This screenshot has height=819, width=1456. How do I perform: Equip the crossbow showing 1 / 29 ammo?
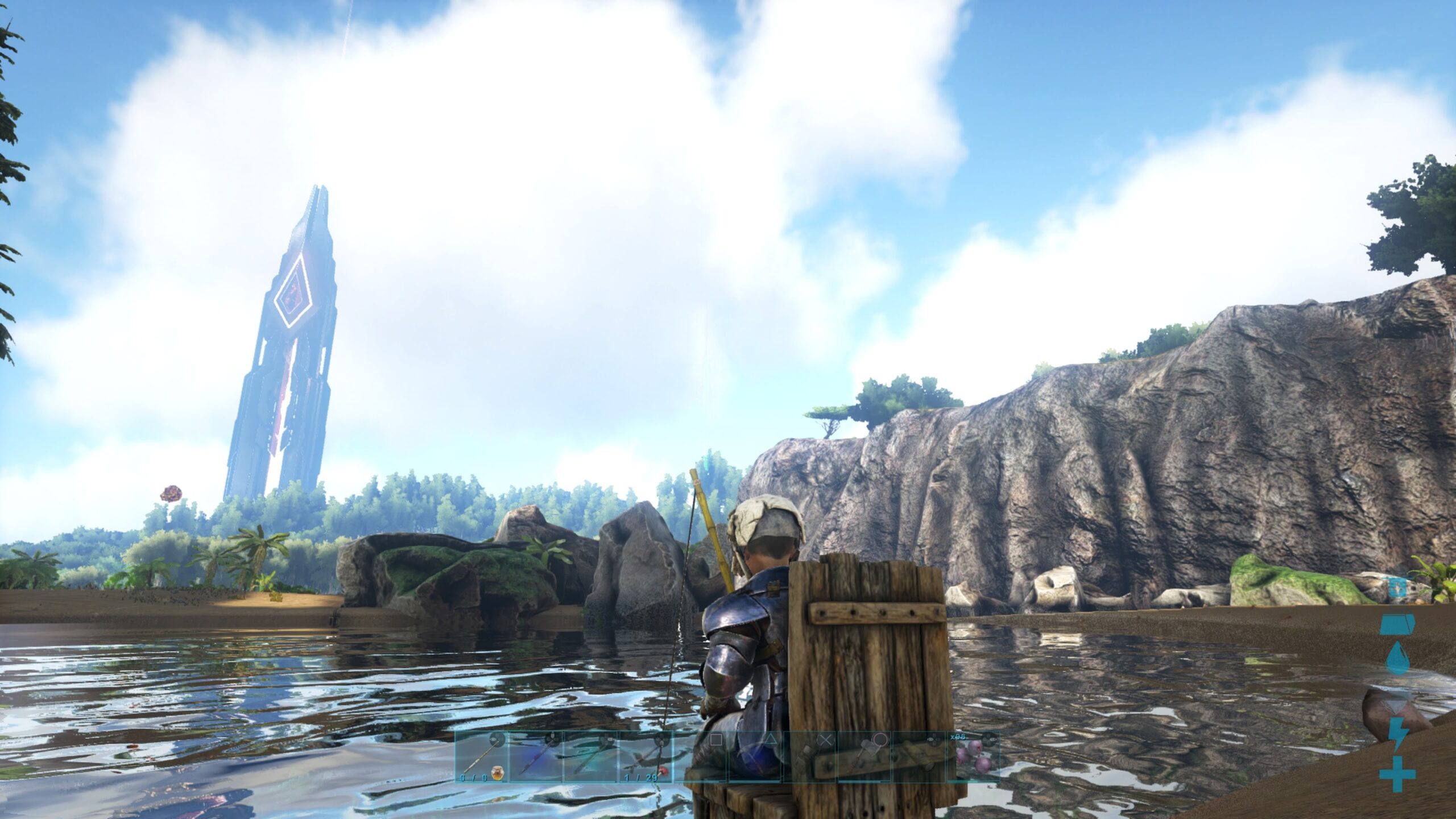click(x=645, y=756)
